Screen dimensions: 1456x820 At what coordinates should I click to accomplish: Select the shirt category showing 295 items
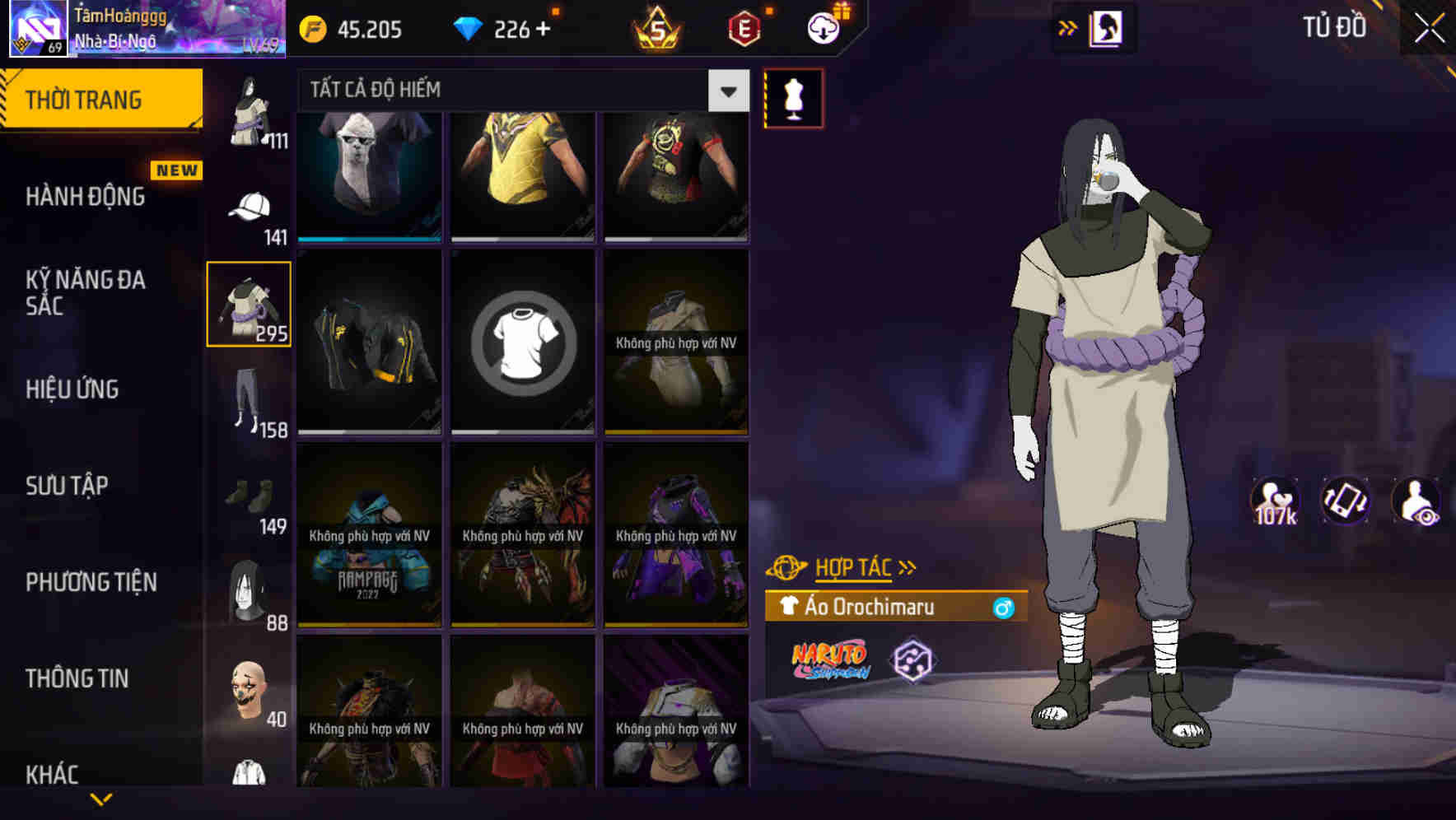click(x=249, y=303)
